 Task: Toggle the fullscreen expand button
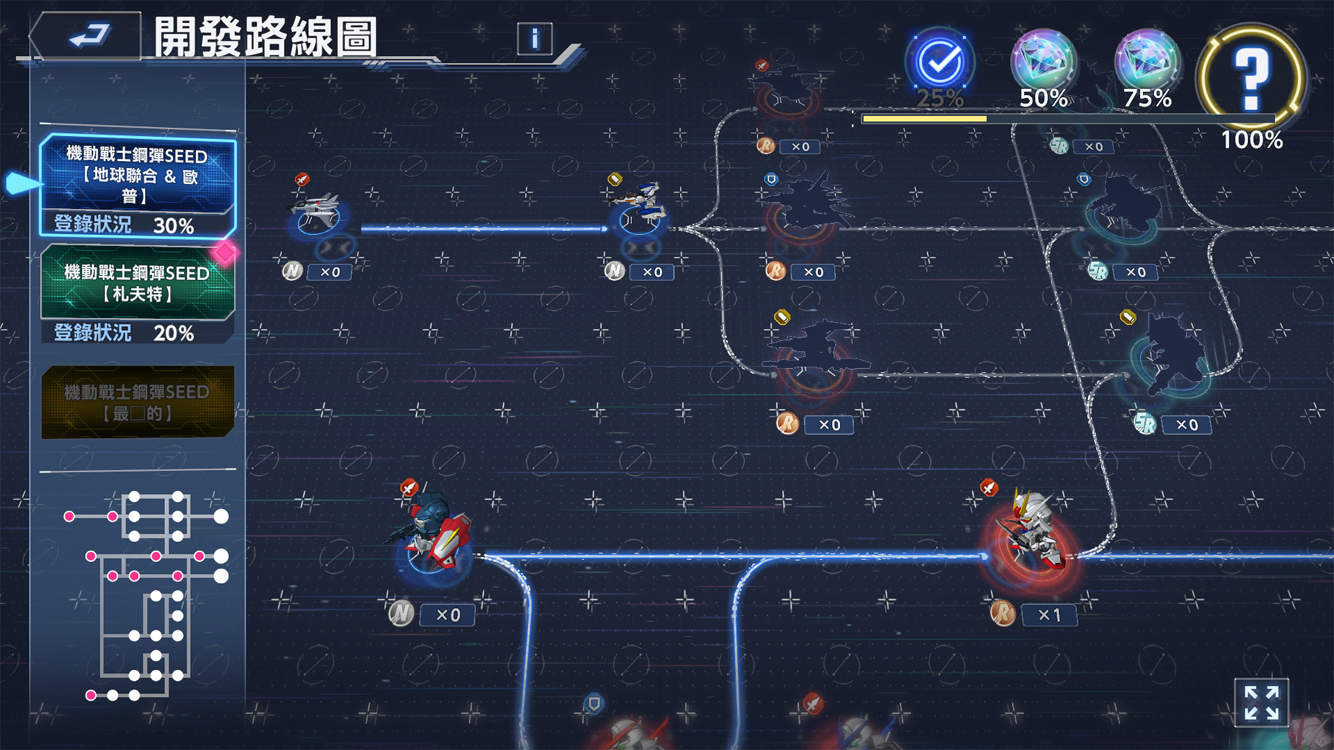(x=1261, y=703)
